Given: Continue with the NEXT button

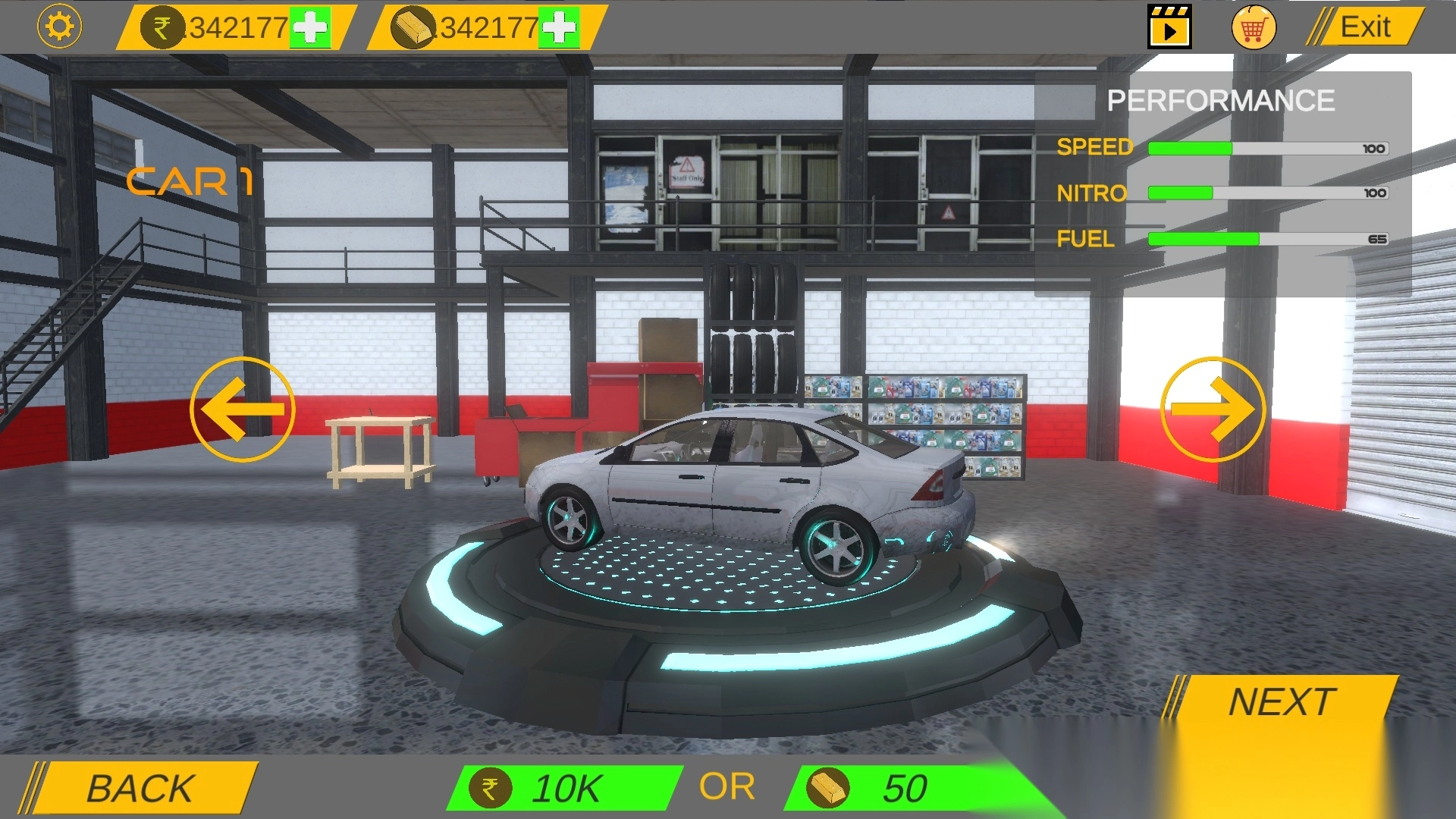Looking at the screenshot, I should coord(1282,701).
